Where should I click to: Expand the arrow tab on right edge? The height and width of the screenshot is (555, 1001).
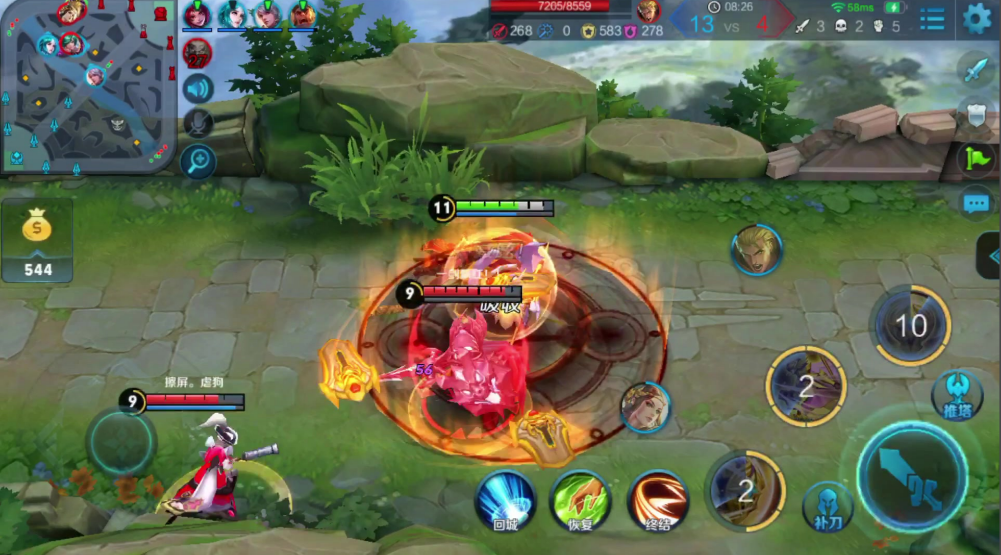point(990,255)
